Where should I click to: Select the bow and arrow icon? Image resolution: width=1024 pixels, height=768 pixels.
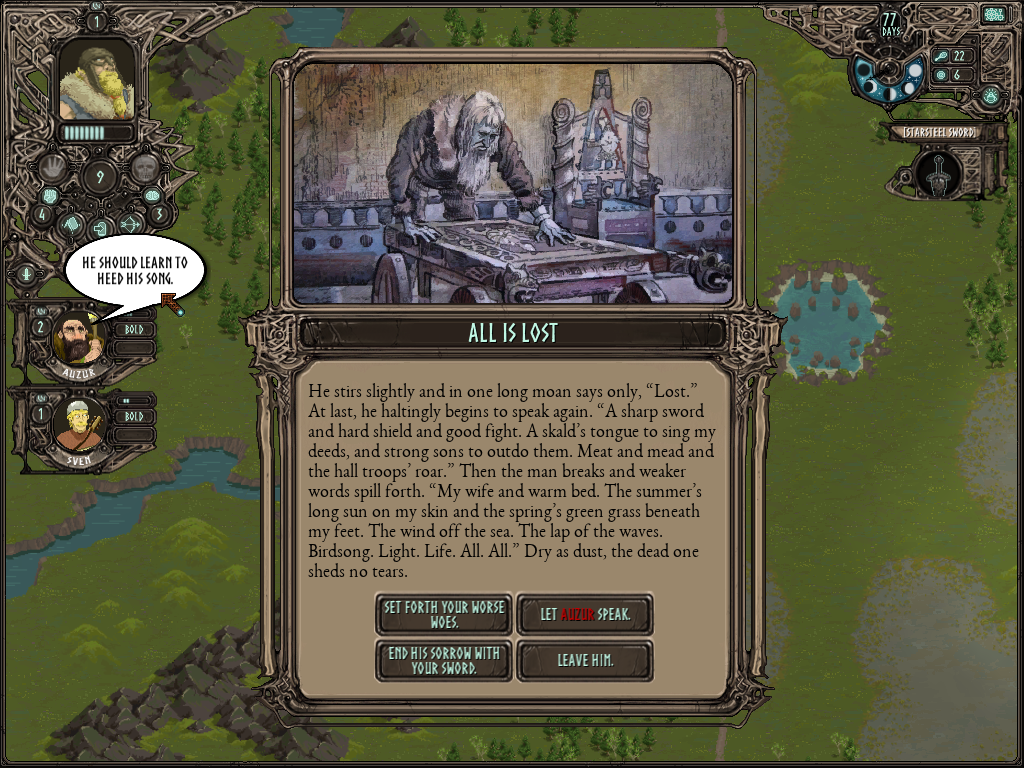click(x=130, y=224)
